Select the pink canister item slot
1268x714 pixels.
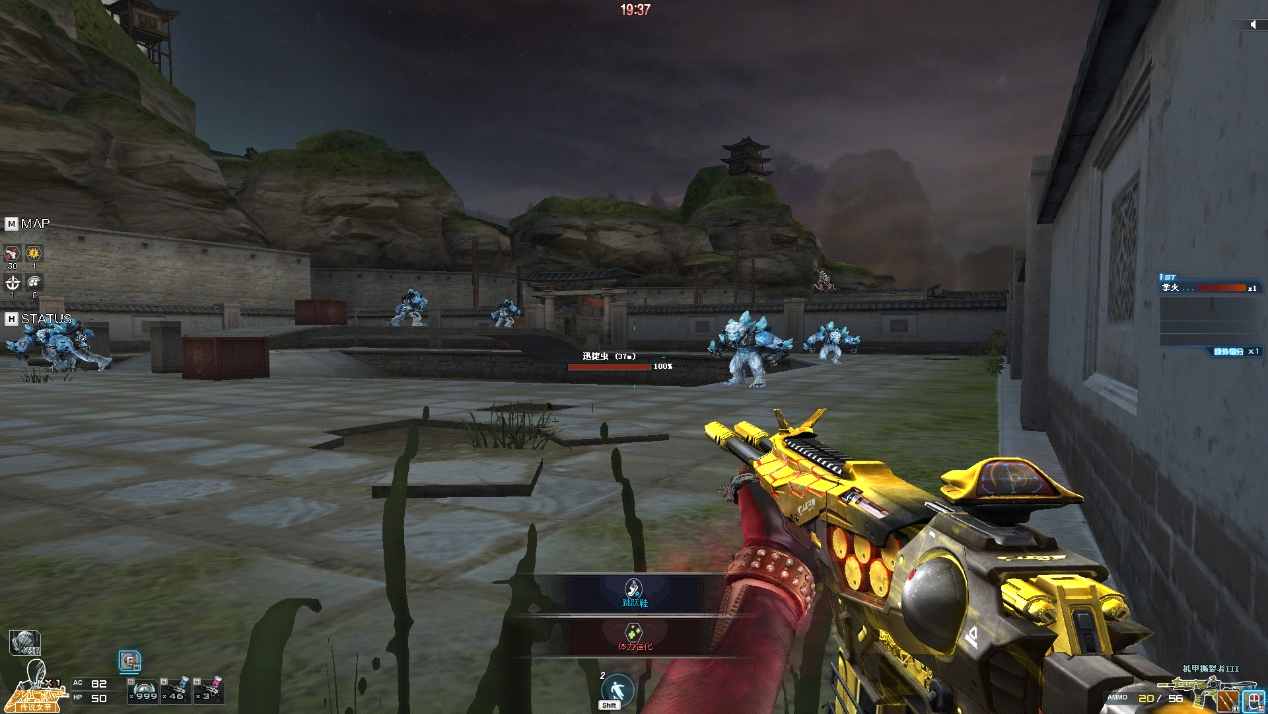pos(208,690)
